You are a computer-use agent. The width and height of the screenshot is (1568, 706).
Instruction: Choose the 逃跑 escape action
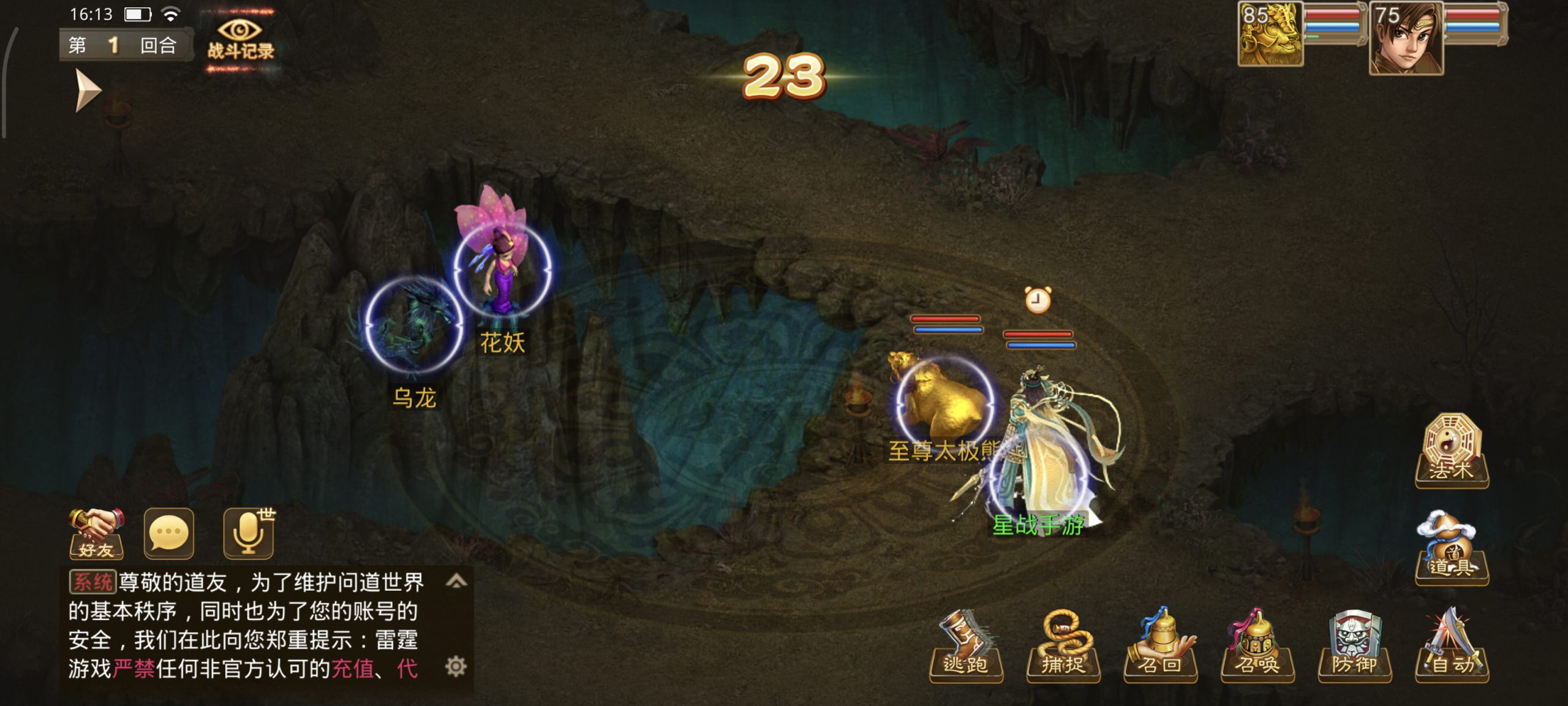click(965, 647)
